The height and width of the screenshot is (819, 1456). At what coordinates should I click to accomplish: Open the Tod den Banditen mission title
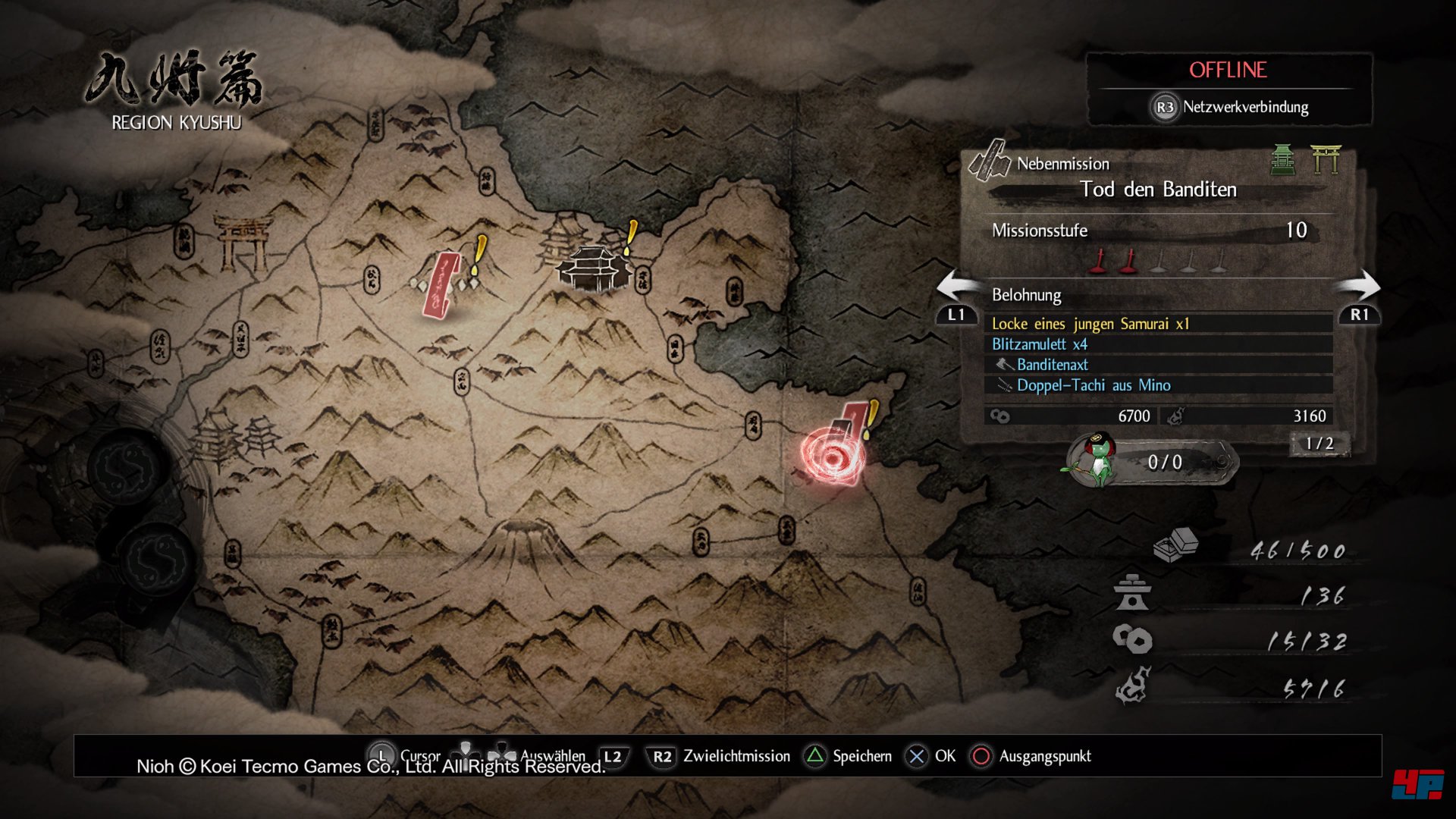(1158, 189)
